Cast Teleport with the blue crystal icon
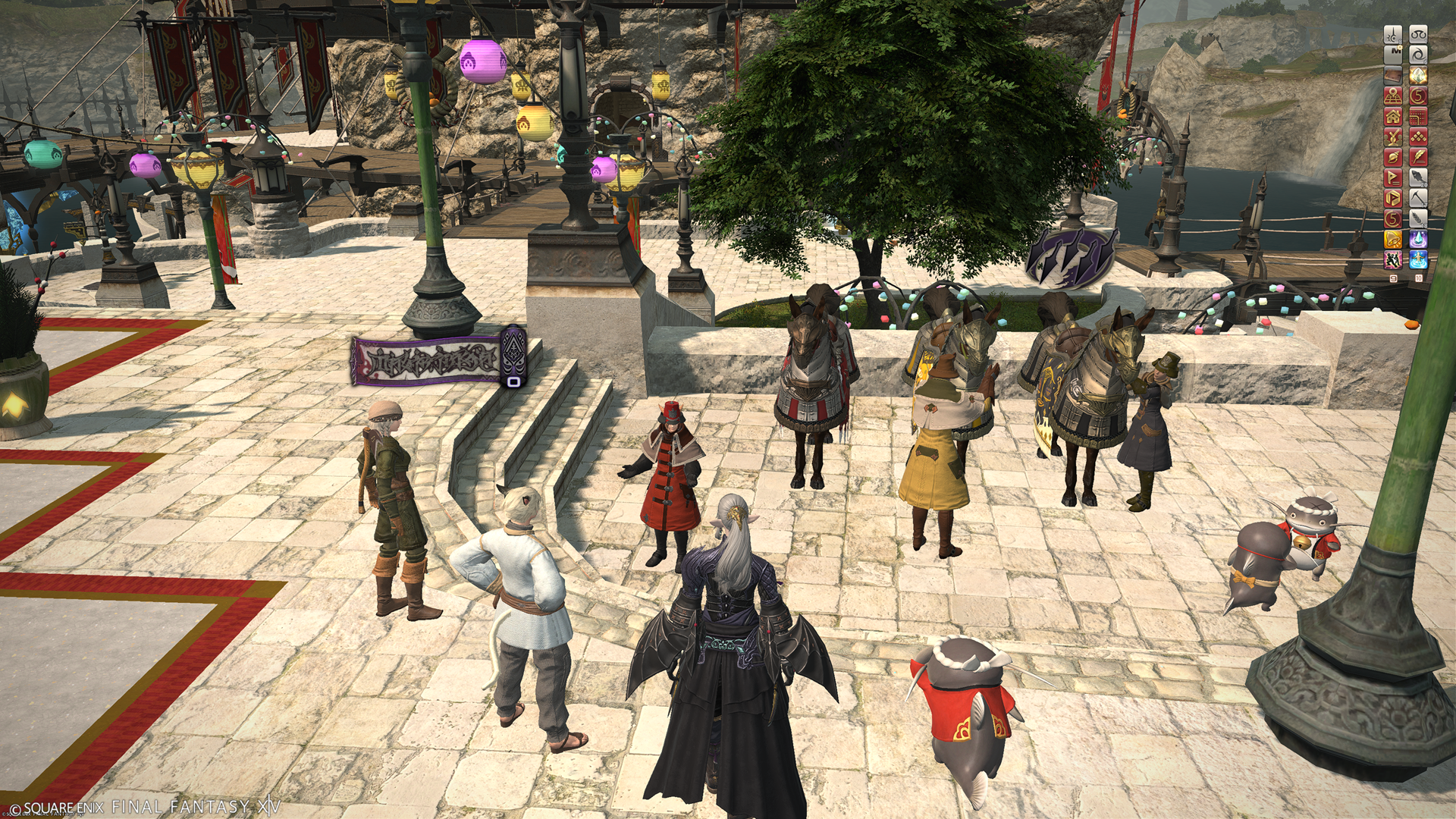The height and width of the screenshot is (819, 1456). [x=1417, y=240]
